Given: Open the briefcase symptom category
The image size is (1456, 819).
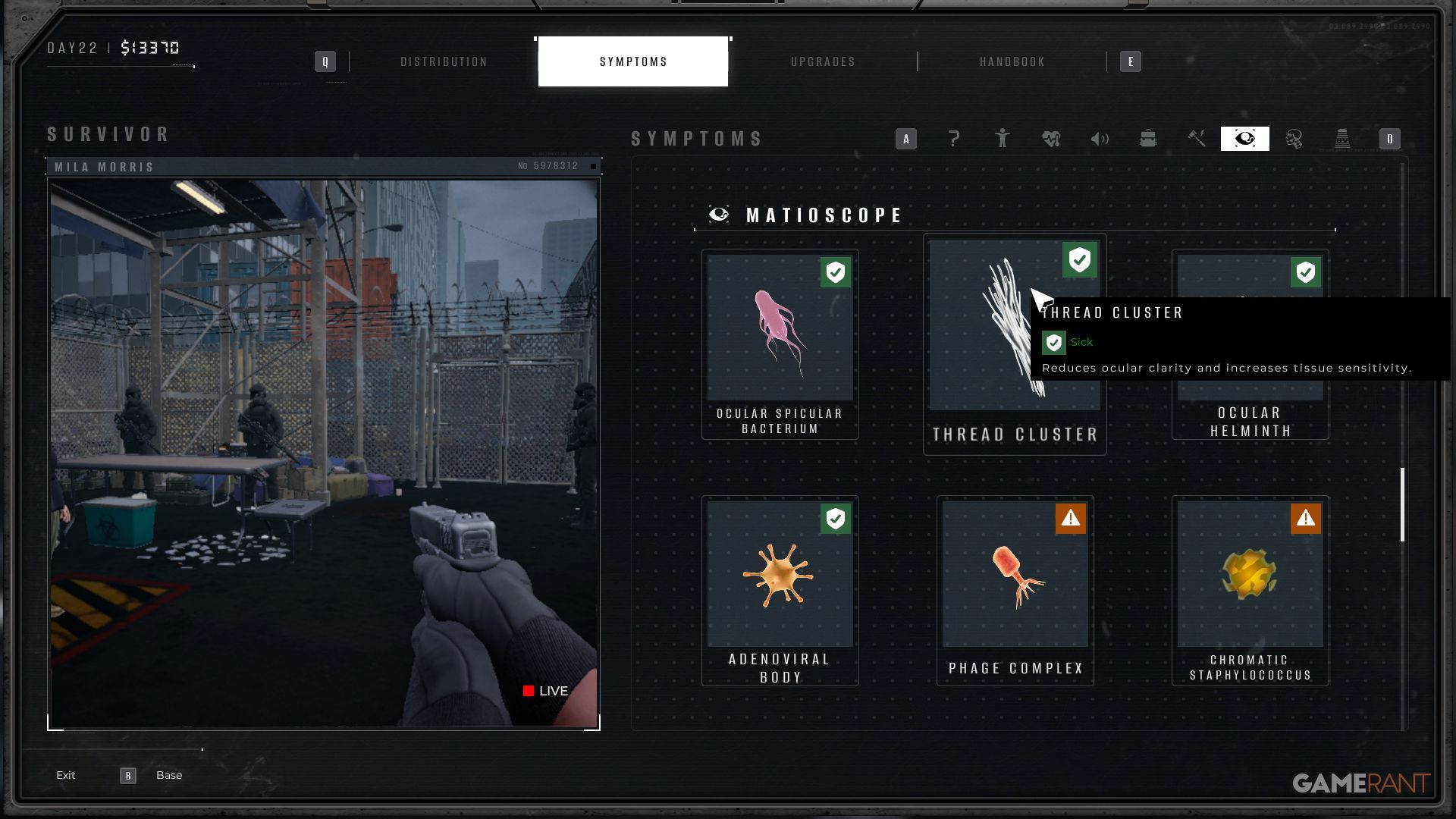Looking at the screenshot, I should [x=1148, y=139].
